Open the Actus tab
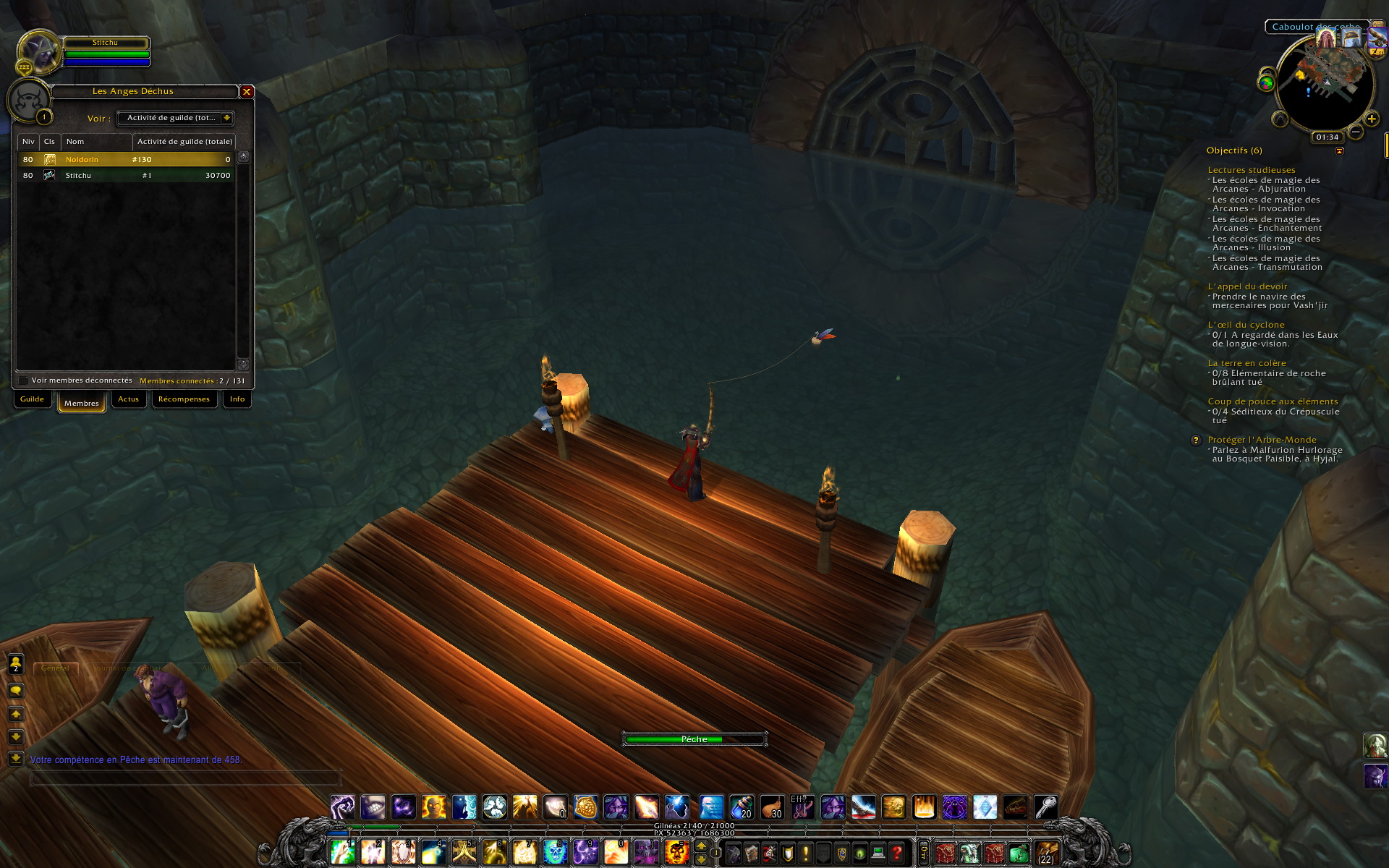This screenshot has width=1389, height=868. [x=128, y=399]
